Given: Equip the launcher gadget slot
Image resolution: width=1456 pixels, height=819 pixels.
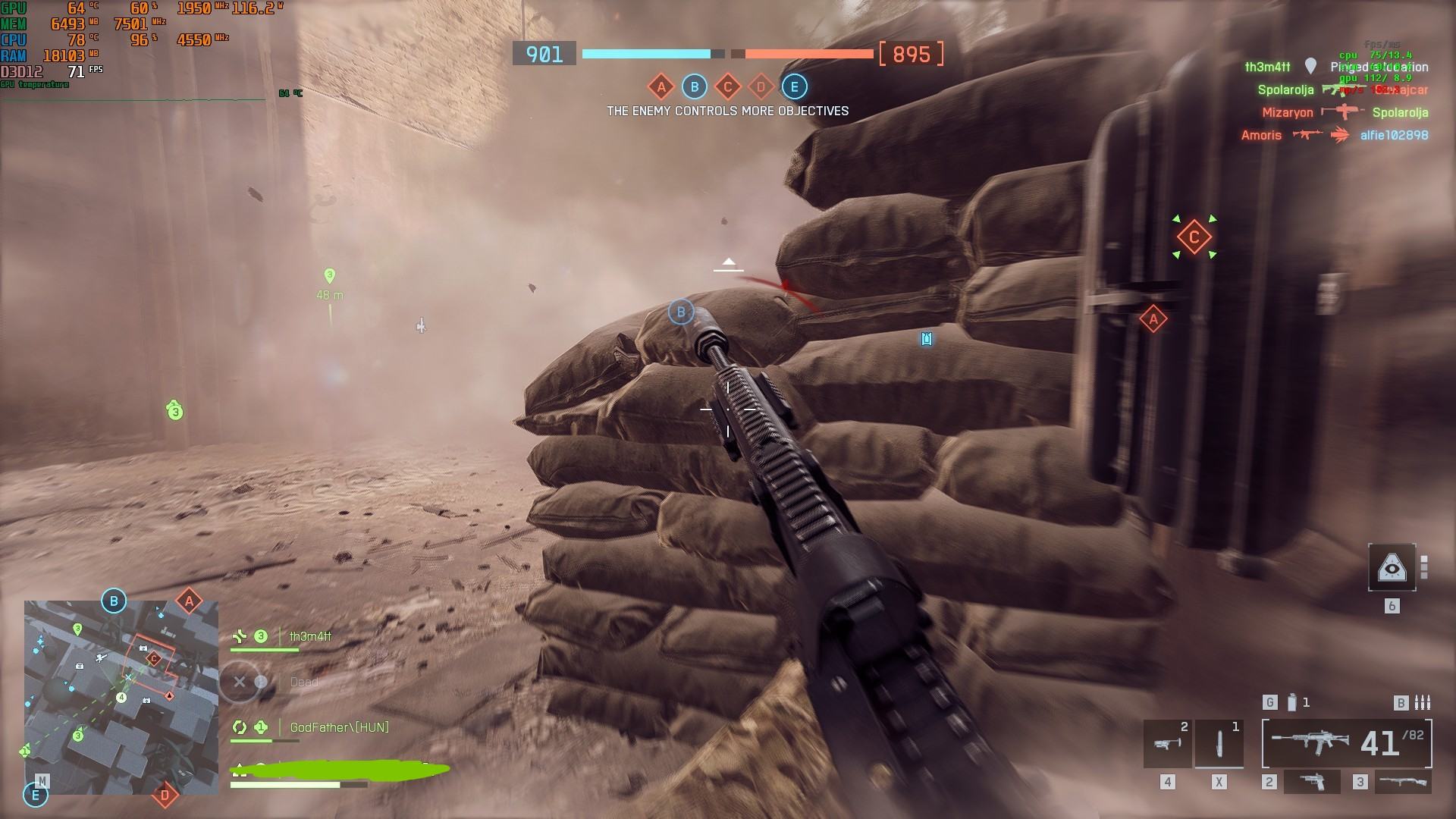Looking at the screenshot, I should (1167, 743).
